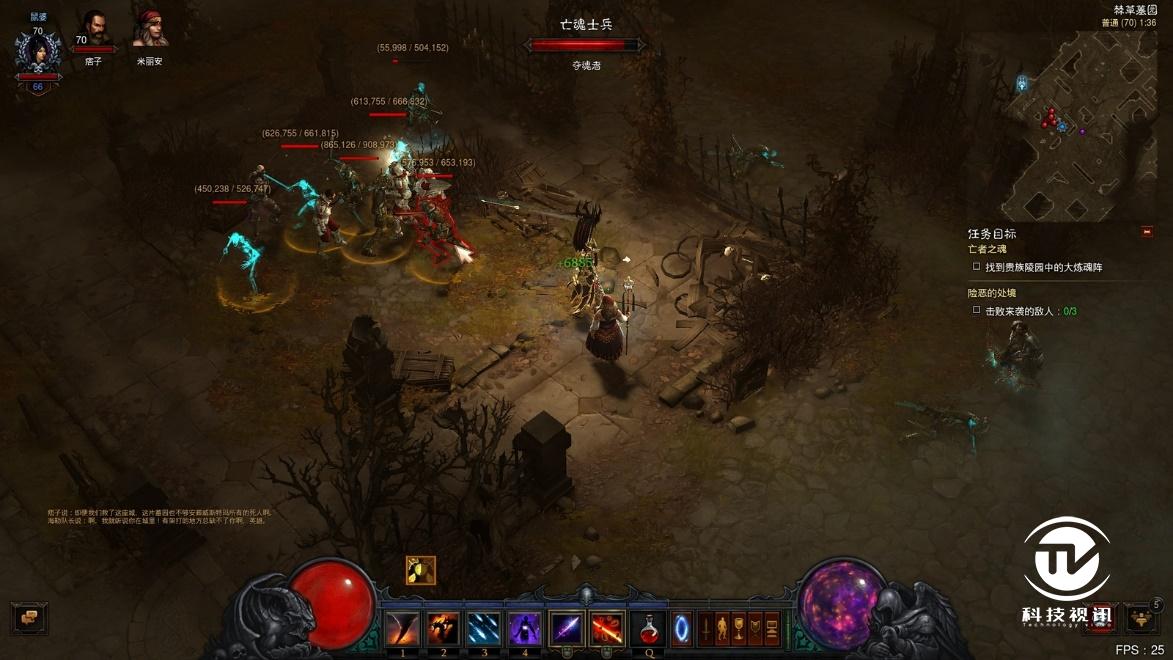Screen dimensions: 1173x660
Task: Open the chat button in the corner
Action: pos(28,617)
